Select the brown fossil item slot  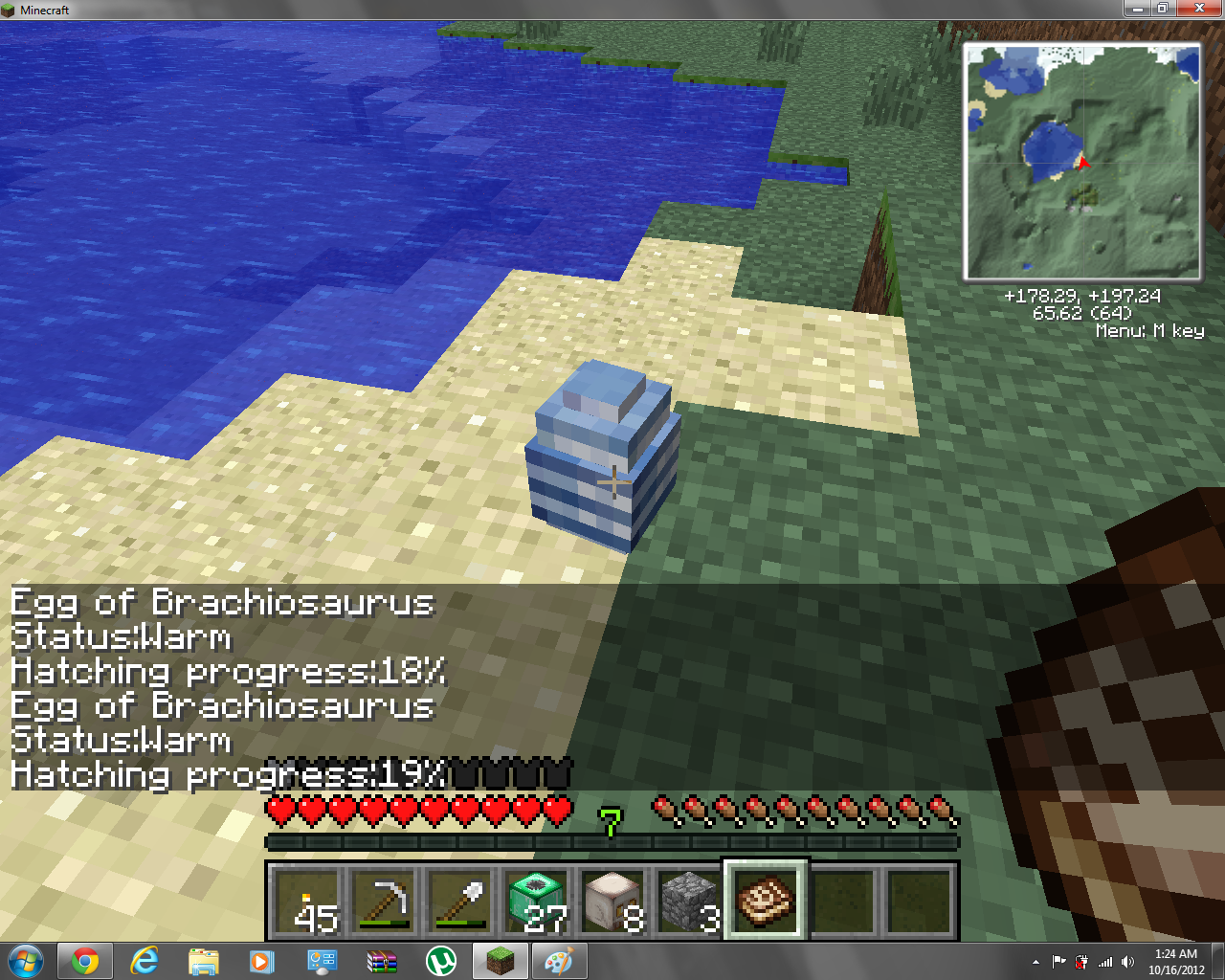click(766, 902)
